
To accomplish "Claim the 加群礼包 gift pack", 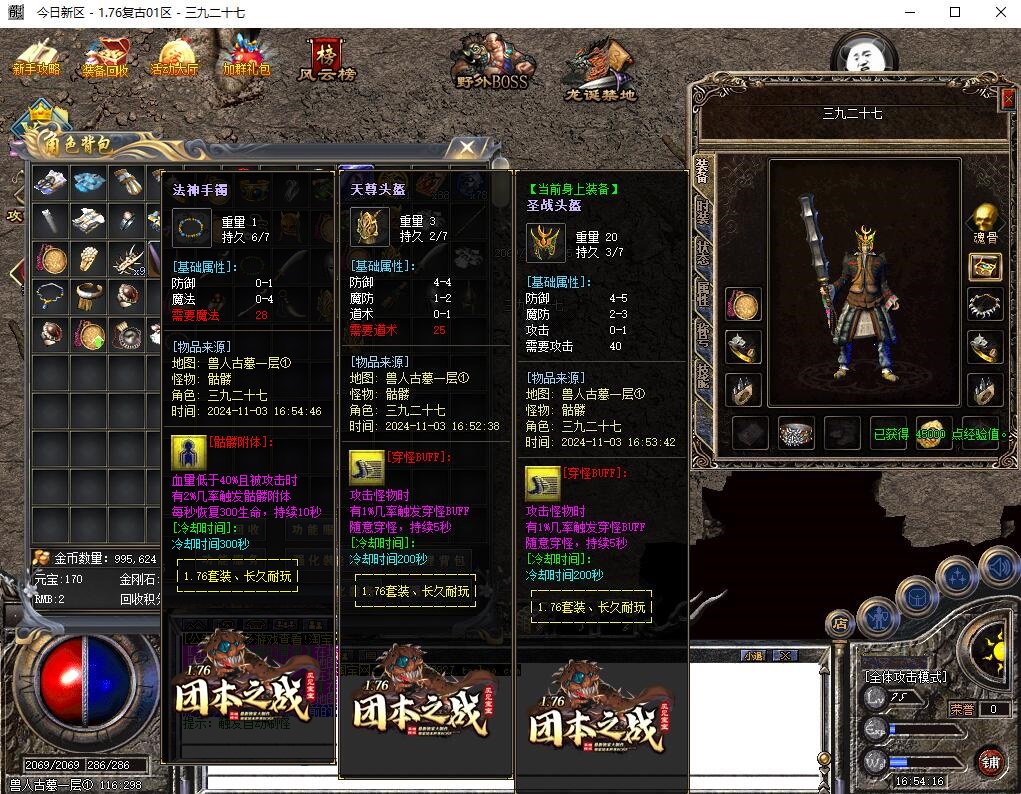I will 246,58.
